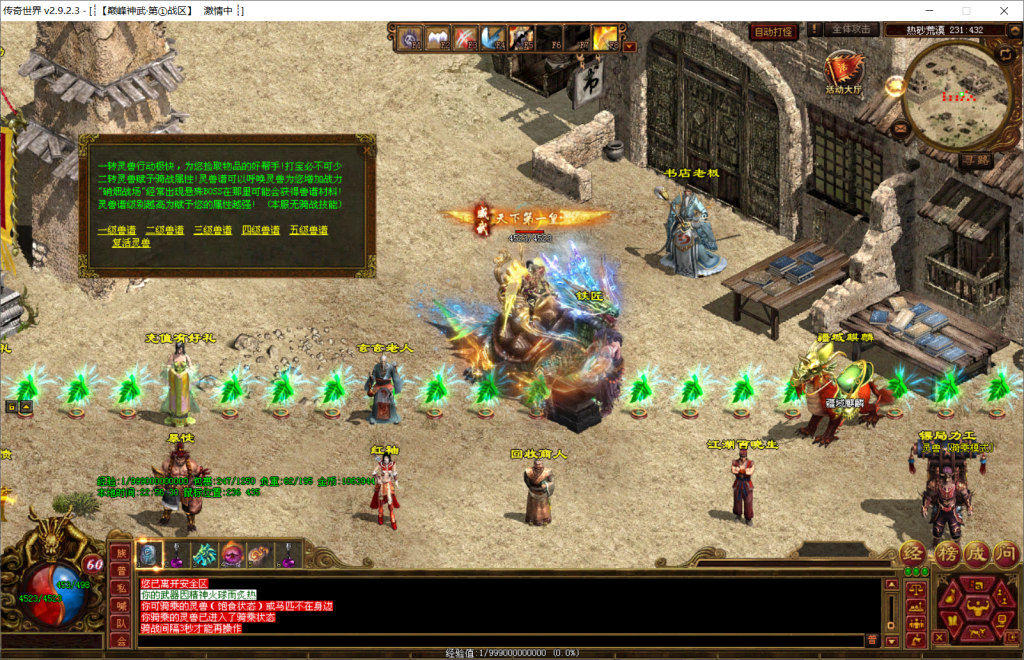Expand the skill bar arrow

tap(629, 45)
